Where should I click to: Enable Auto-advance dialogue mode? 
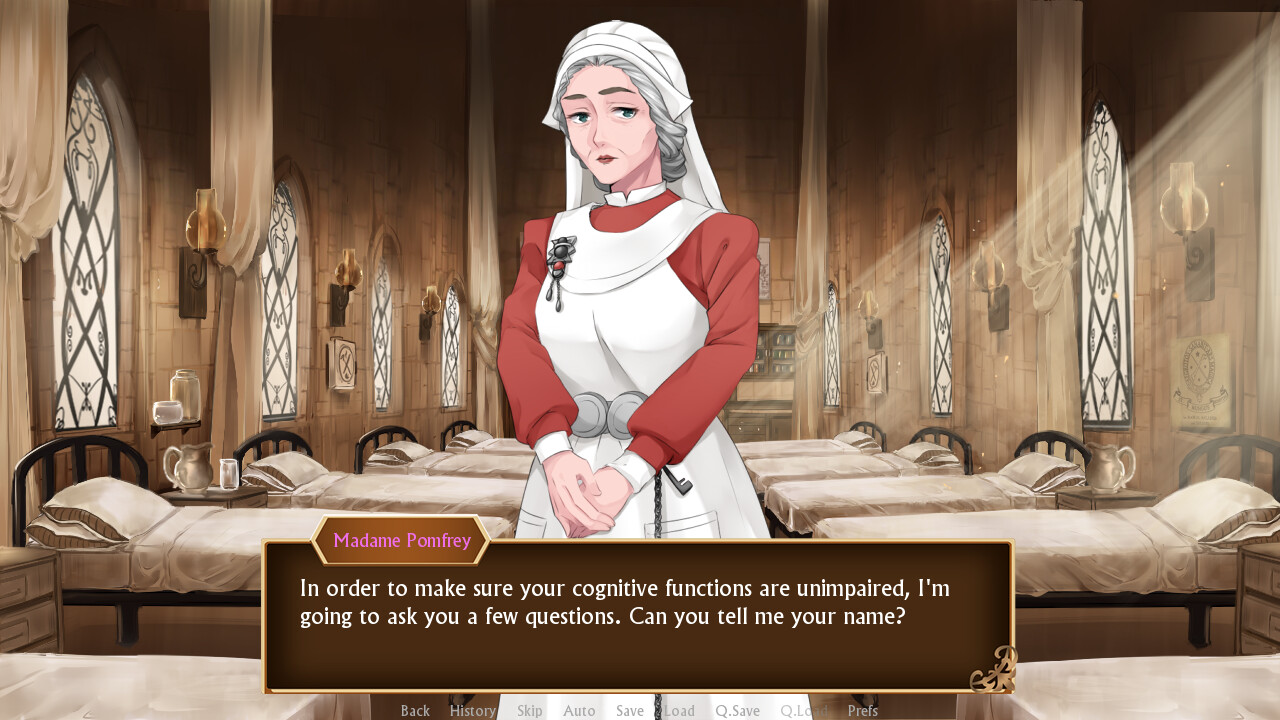pos(579,710)
